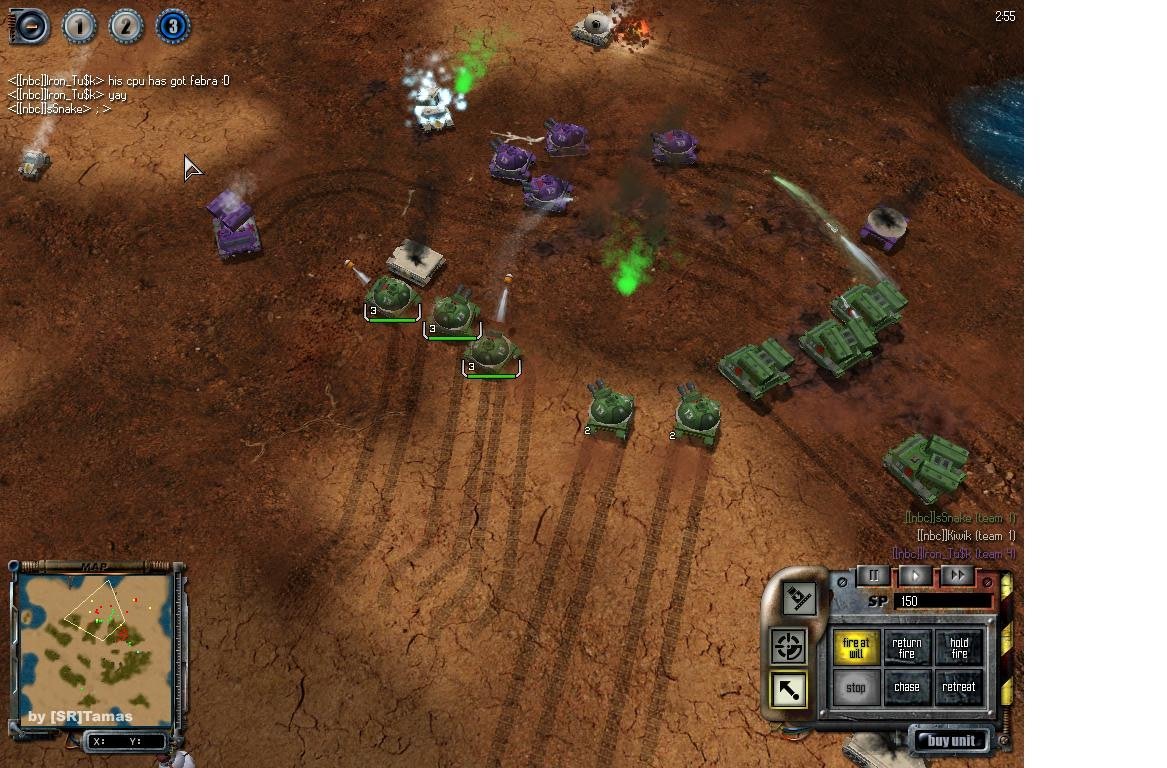This screenshot has height=768, width=1167.
Task: Choose the return fire stance
Action: (907, 648)
